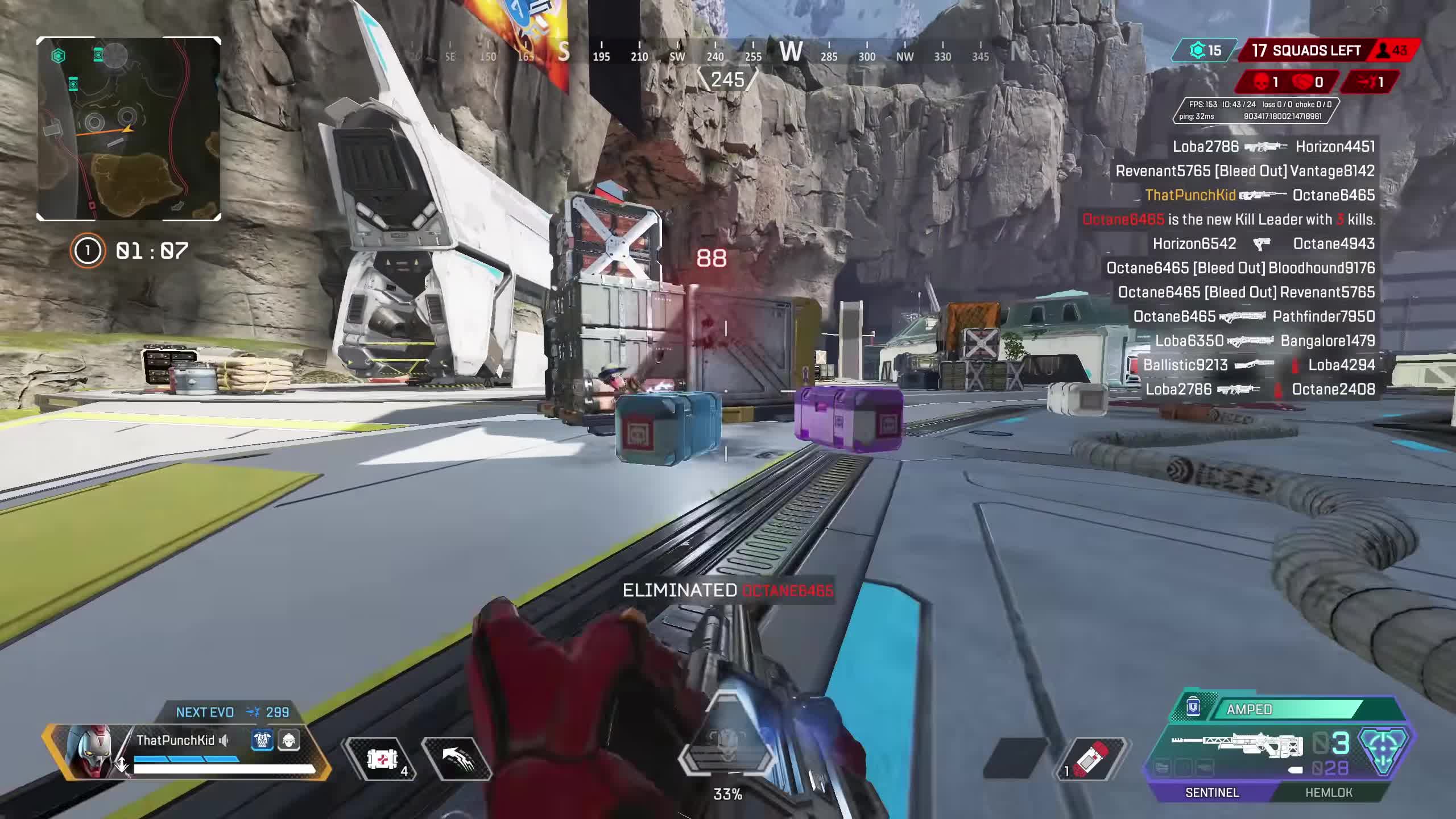Select the white helmet icon
This screenshot has width=1456, height=819.
(x=289, y=741)
